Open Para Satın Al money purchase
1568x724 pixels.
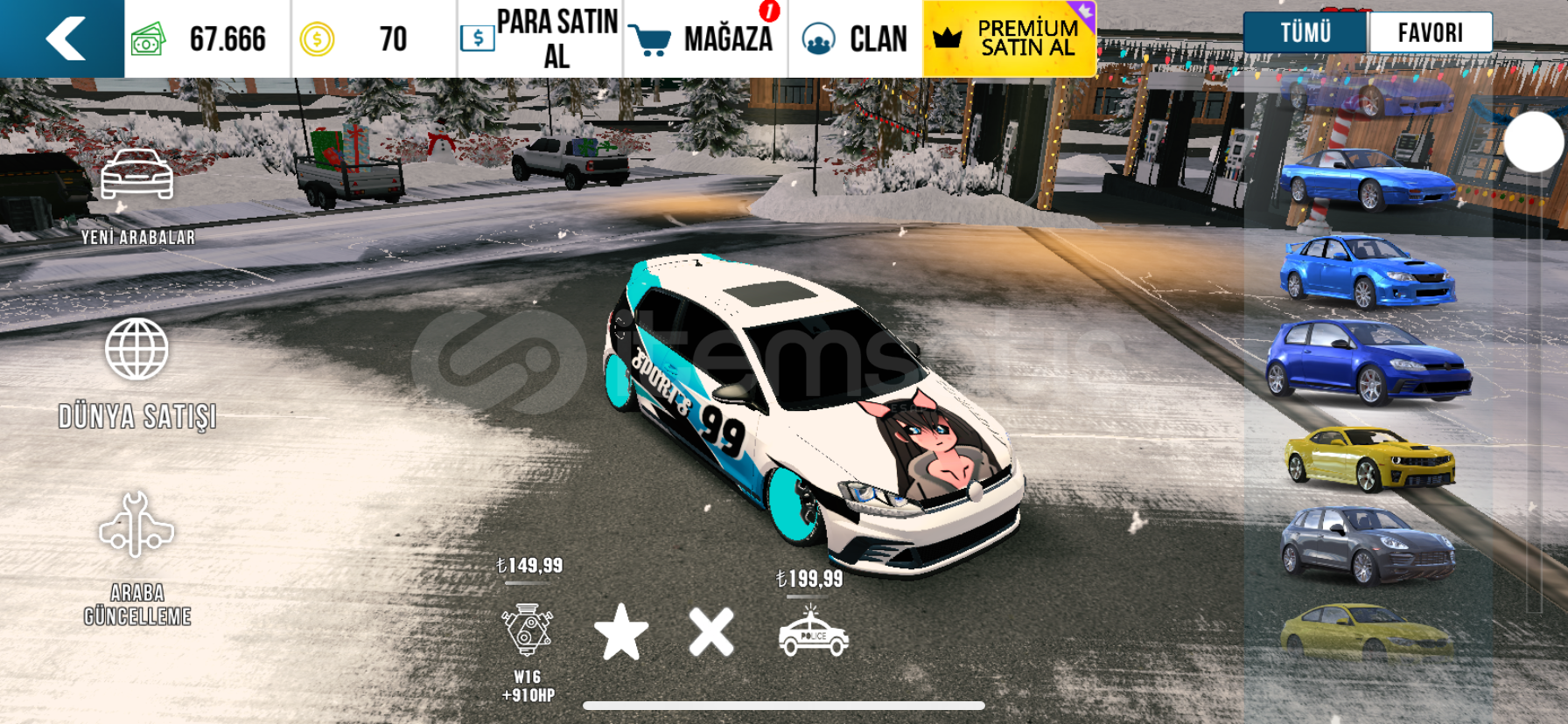pyautogui.click(x=540, y=38)
